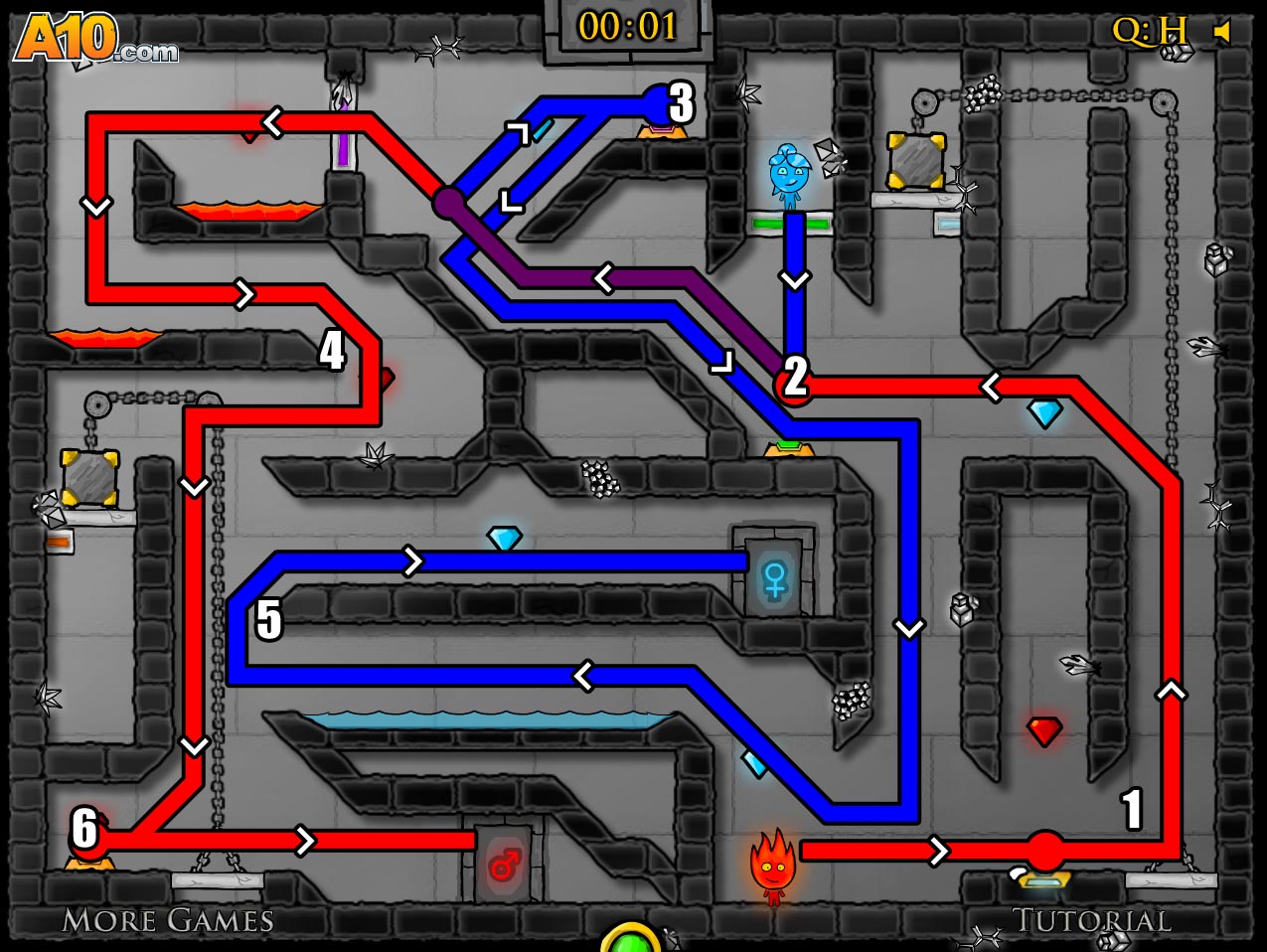Open the More Games link
The image size is (1267, 952).
click(167, 920)
